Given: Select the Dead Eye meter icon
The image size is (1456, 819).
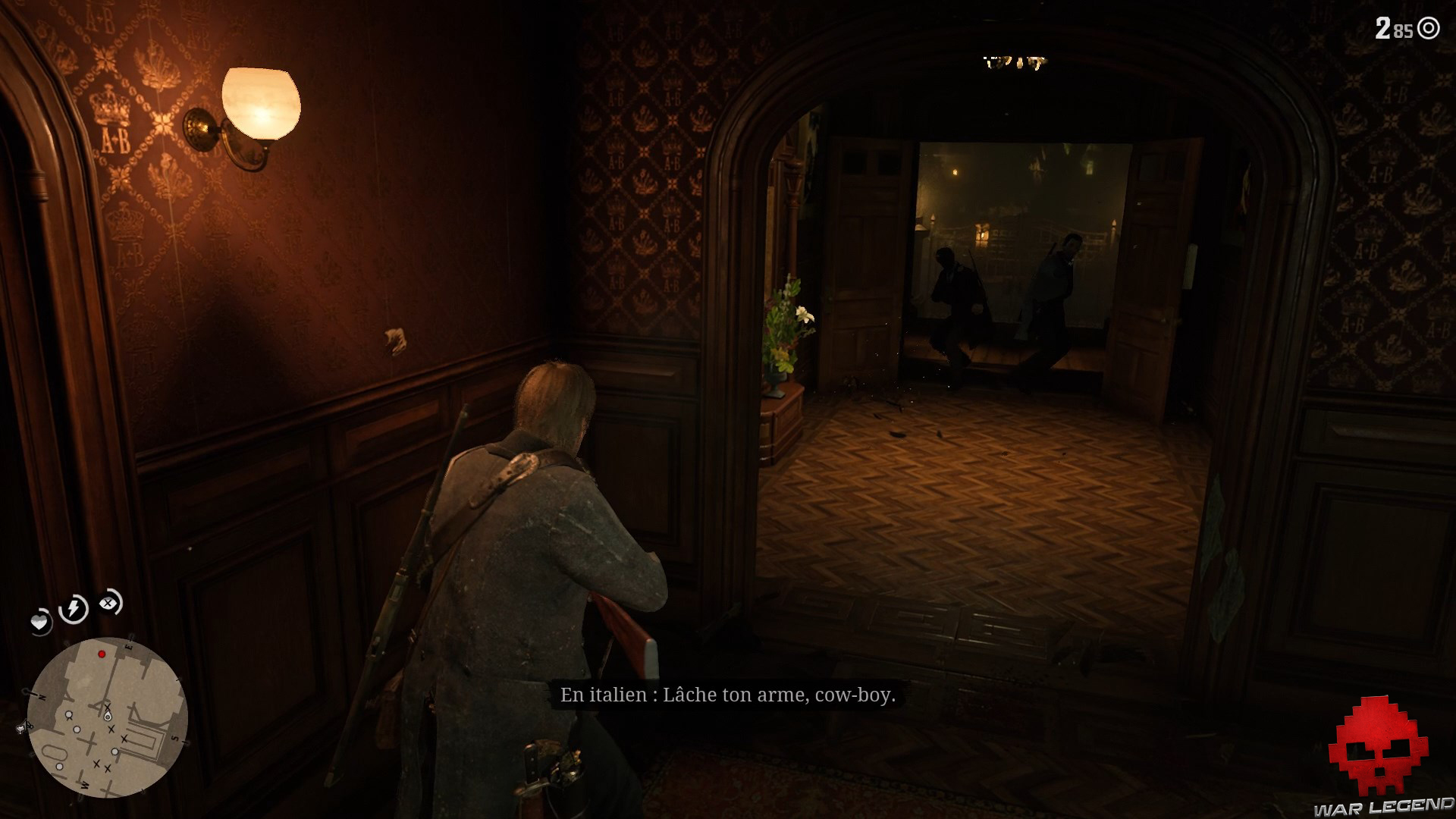Looking at the screenshot, I should coord(109,604).
